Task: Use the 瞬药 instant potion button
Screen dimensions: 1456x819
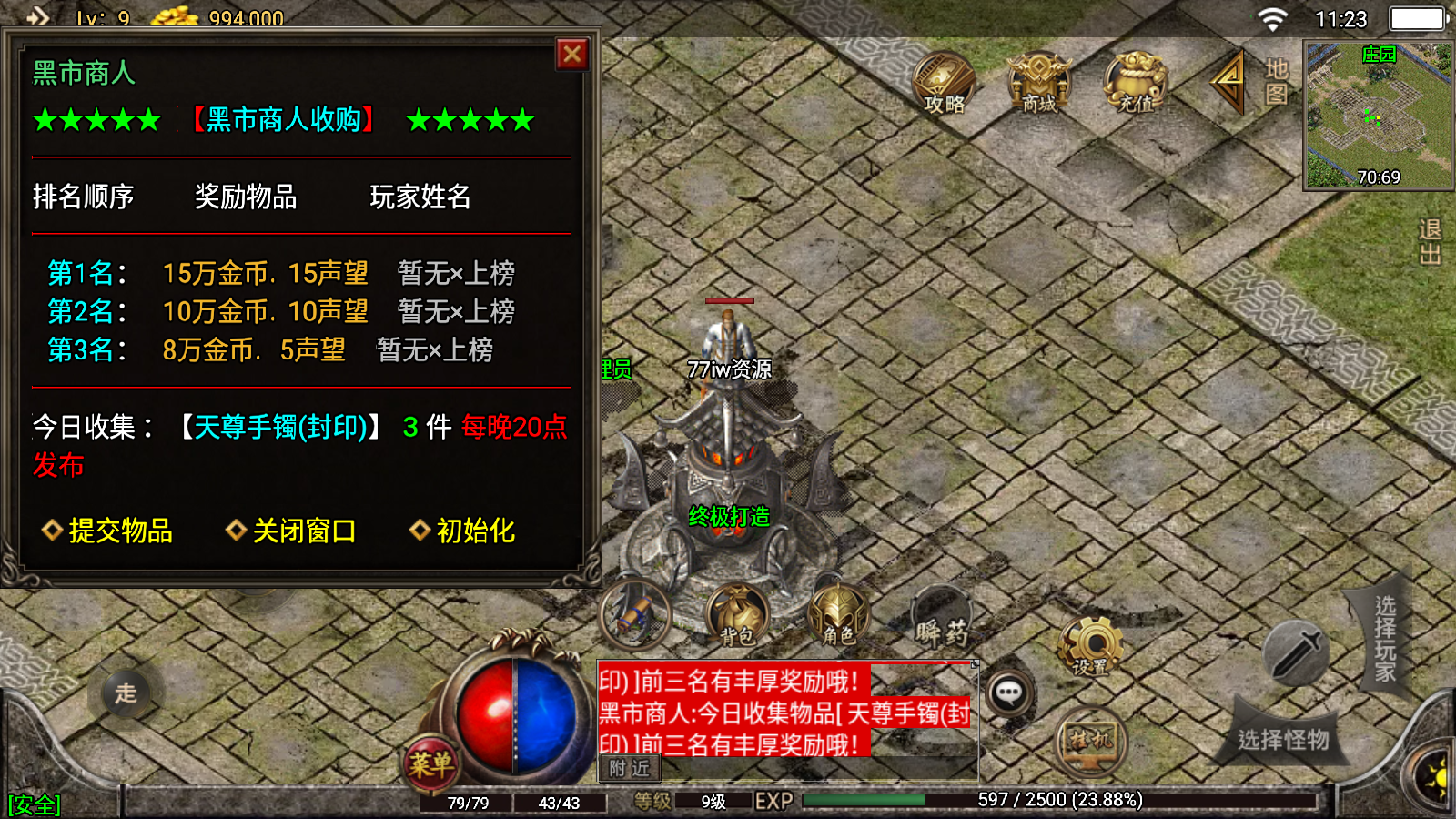Action: pyautogui.click(x=942, y=619)
